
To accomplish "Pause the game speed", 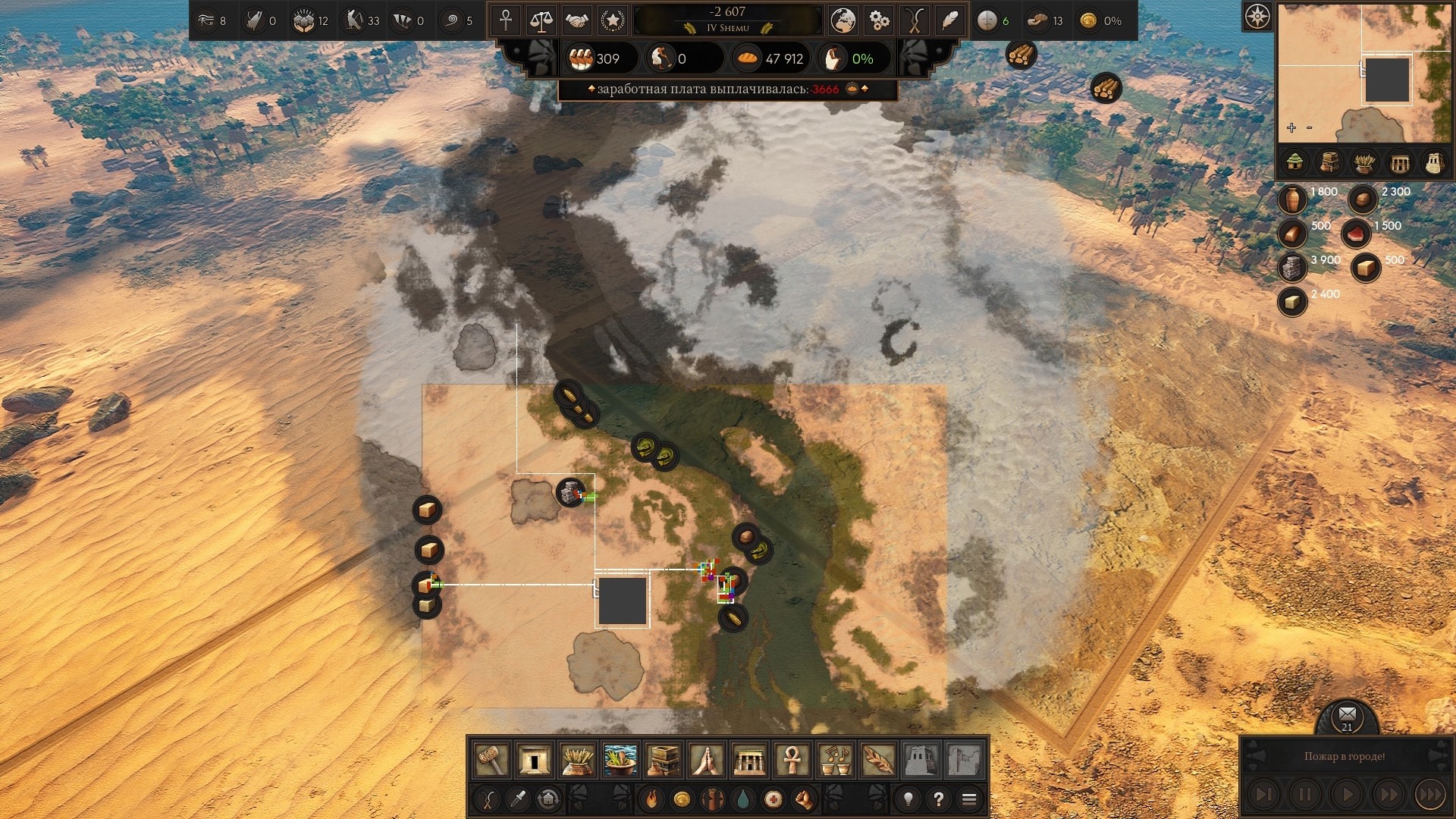I will tap(1305, 795).
